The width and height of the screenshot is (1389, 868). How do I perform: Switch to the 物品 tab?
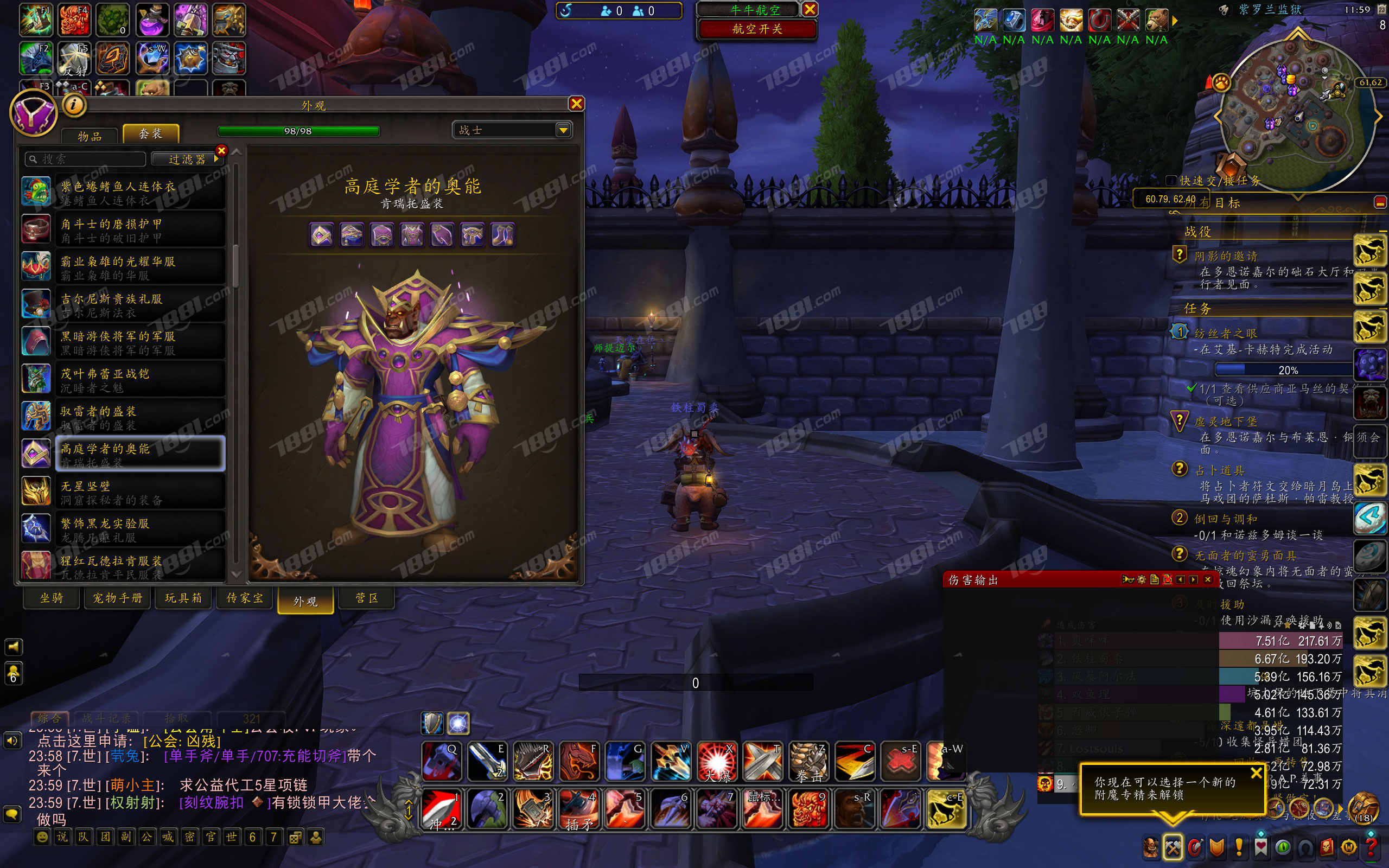[90, 136]
